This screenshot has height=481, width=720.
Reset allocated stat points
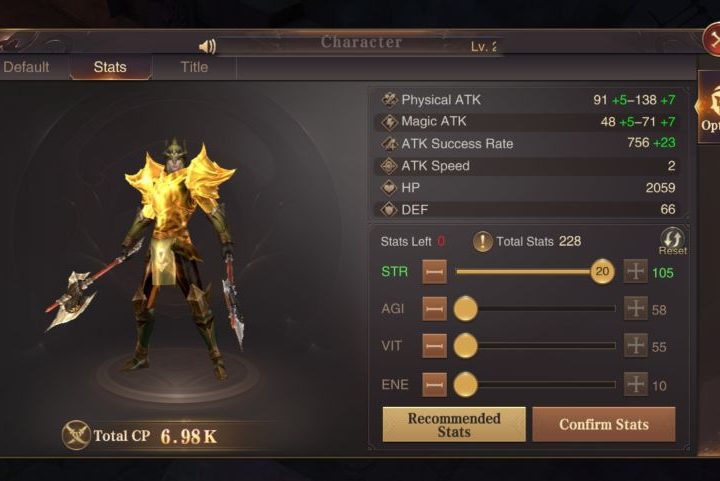[672, 241]
